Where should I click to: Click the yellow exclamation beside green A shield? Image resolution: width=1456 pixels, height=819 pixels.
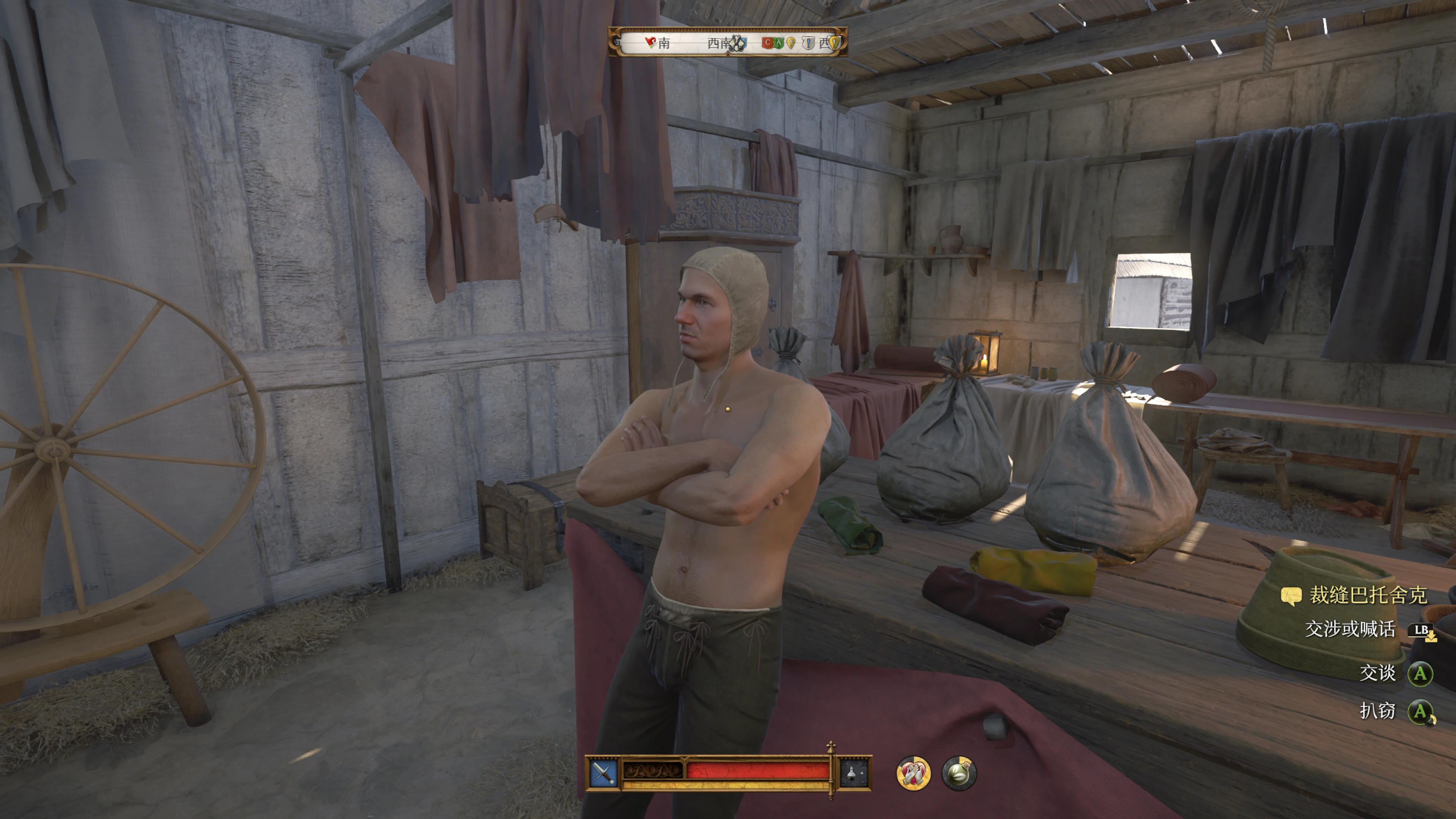791,42
